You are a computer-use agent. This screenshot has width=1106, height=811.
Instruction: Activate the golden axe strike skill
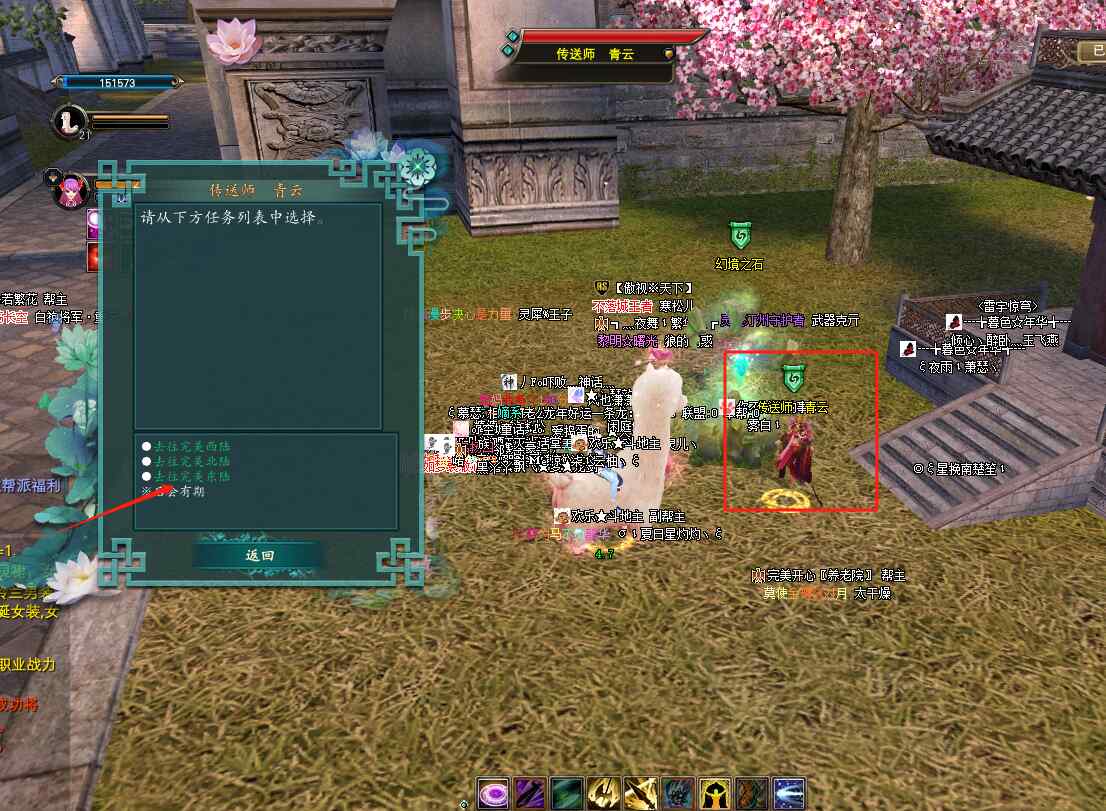[x=603, y=793]
